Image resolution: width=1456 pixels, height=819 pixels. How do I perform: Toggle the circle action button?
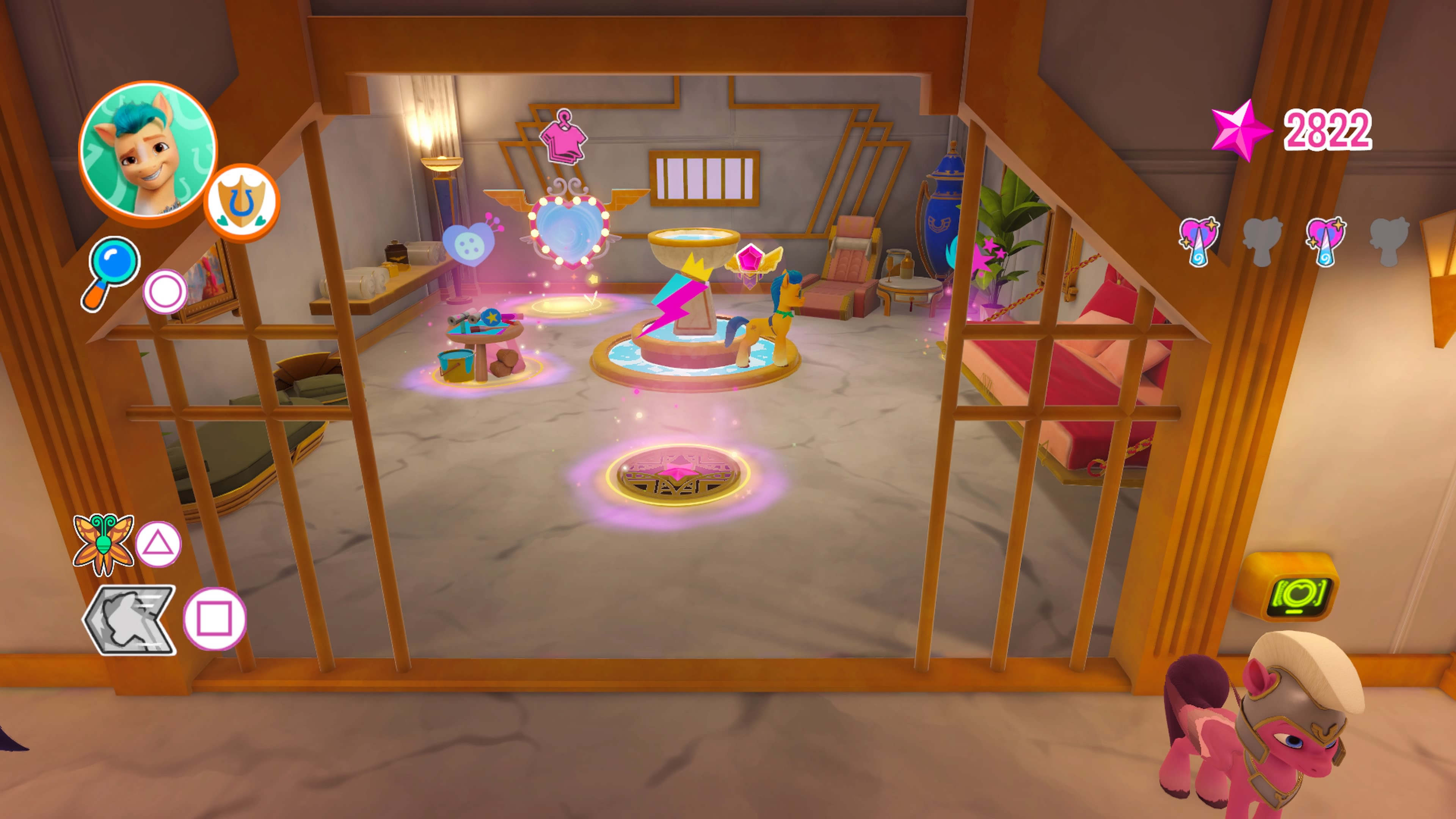click(x=165, y=290)
